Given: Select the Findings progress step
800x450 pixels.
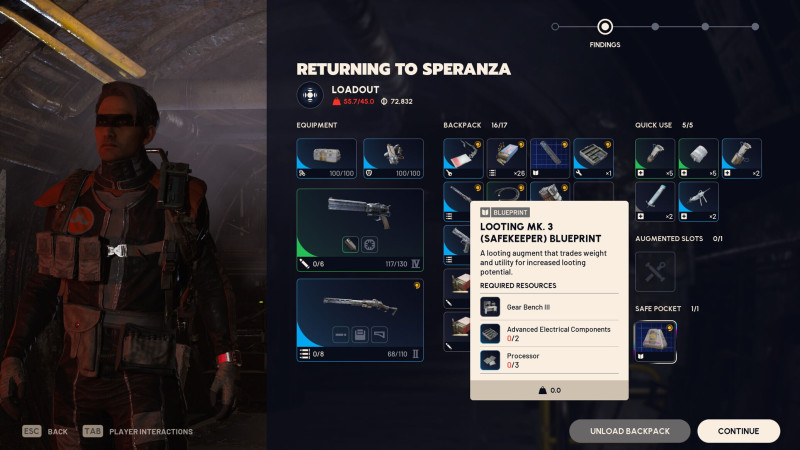Looking at the screenshot, I should click(604, 27).
